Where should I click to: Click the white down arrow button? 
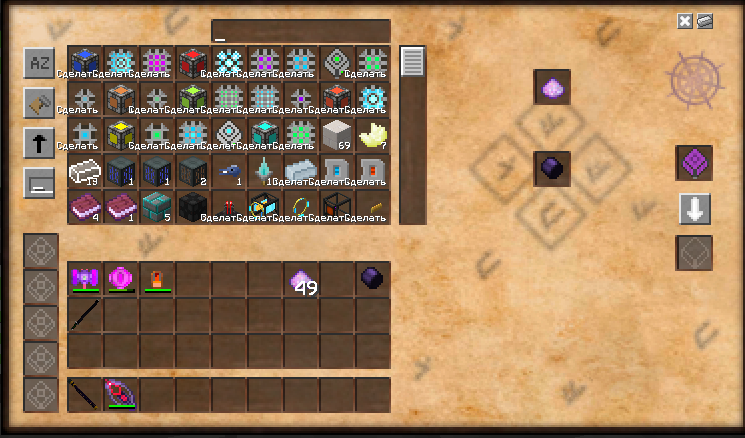(694, 209)
